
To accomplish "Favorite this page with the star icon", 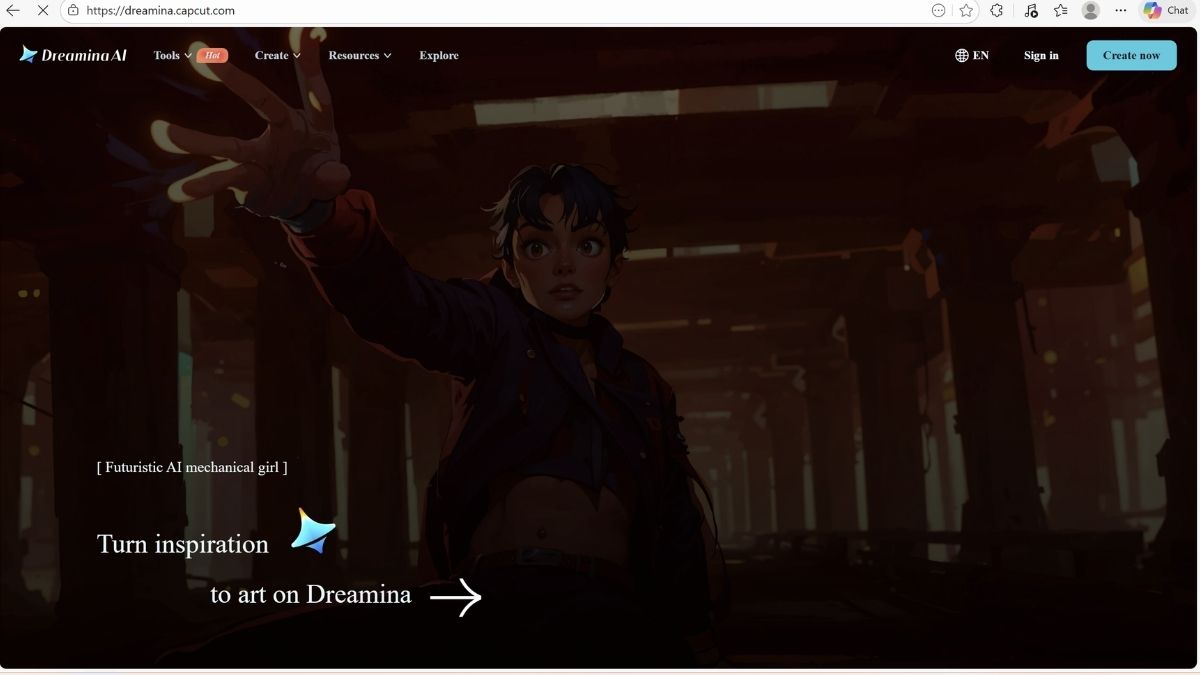I will [966, 11].
